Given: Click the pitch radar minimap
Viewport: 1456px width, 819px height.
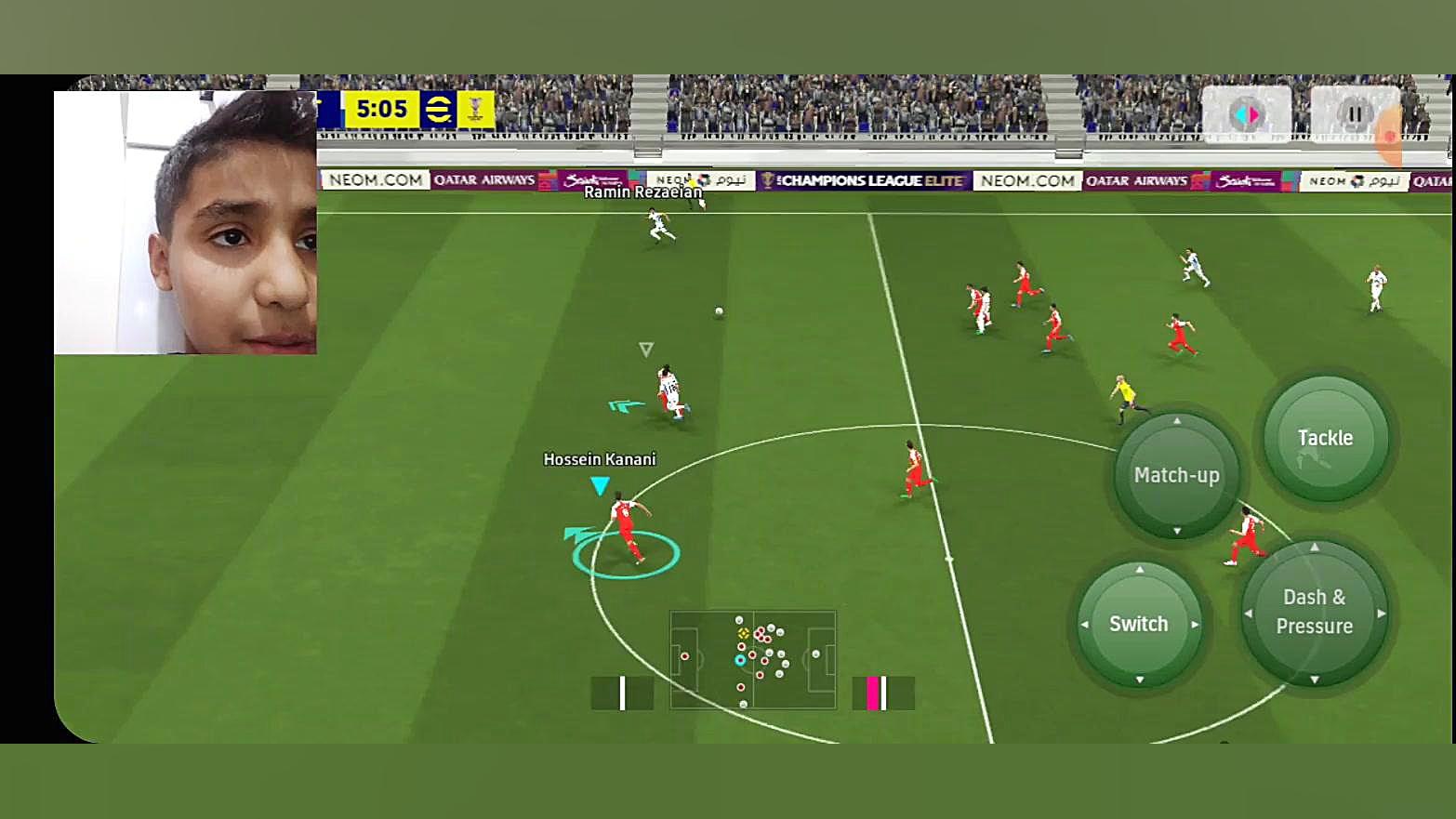Looking at the screenshot, I should pyautogui.click(x=753, y=659).
